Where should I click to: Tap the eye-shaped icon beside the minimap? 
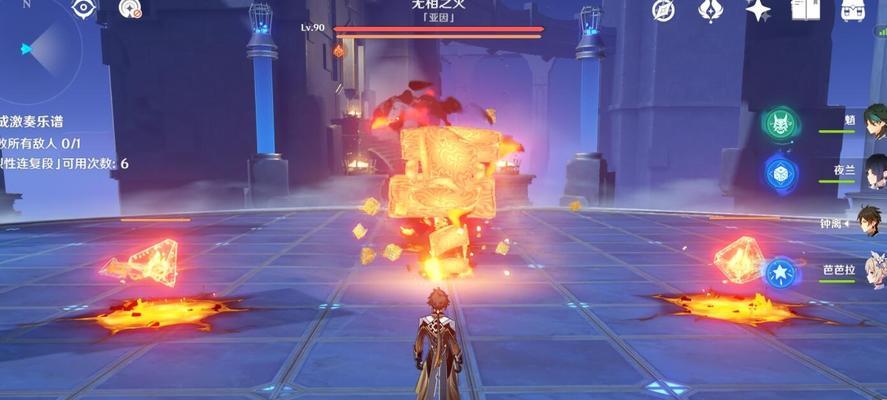point(83,10)
